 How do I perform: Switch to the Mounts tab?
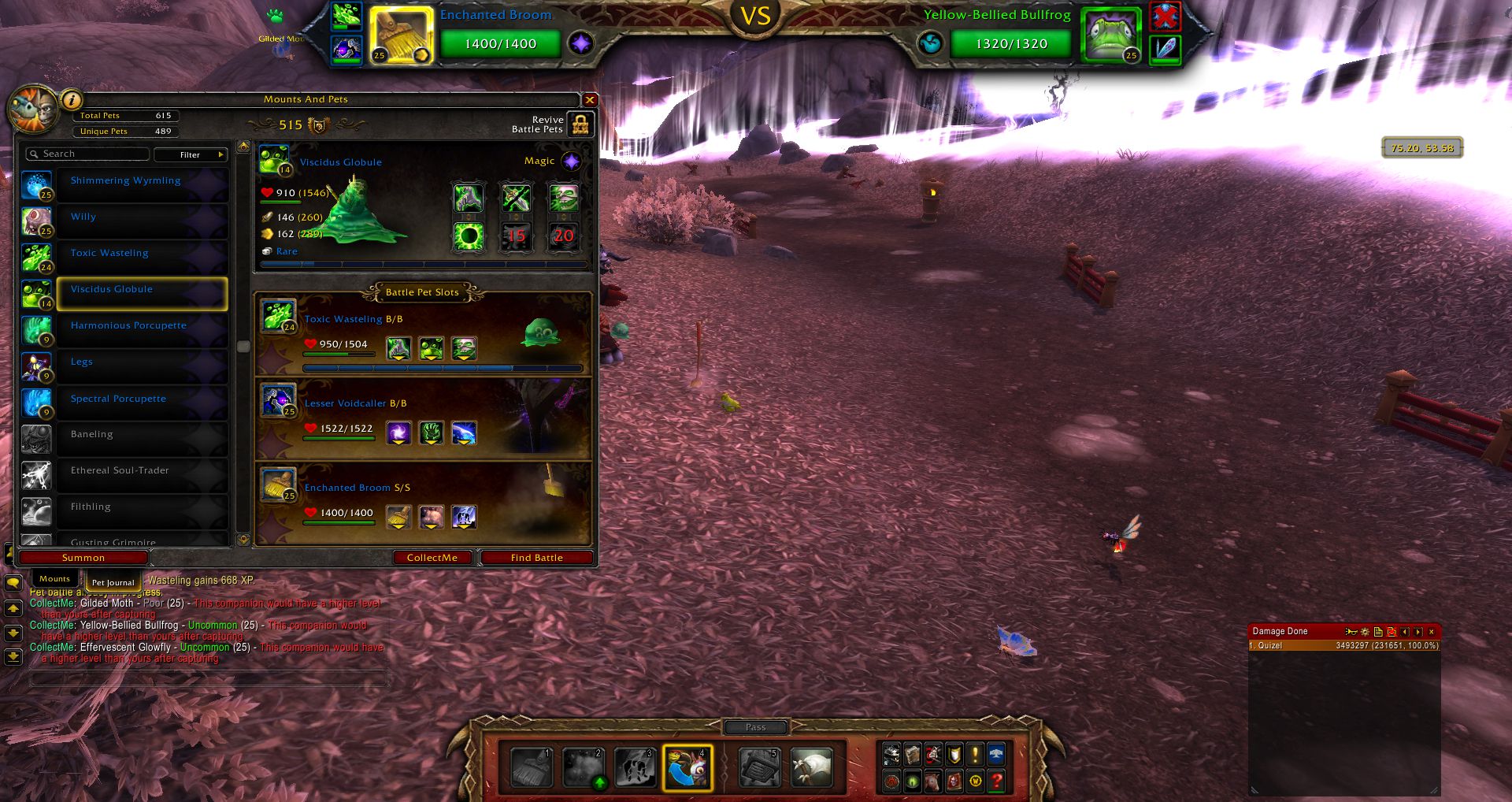point(55,579)
